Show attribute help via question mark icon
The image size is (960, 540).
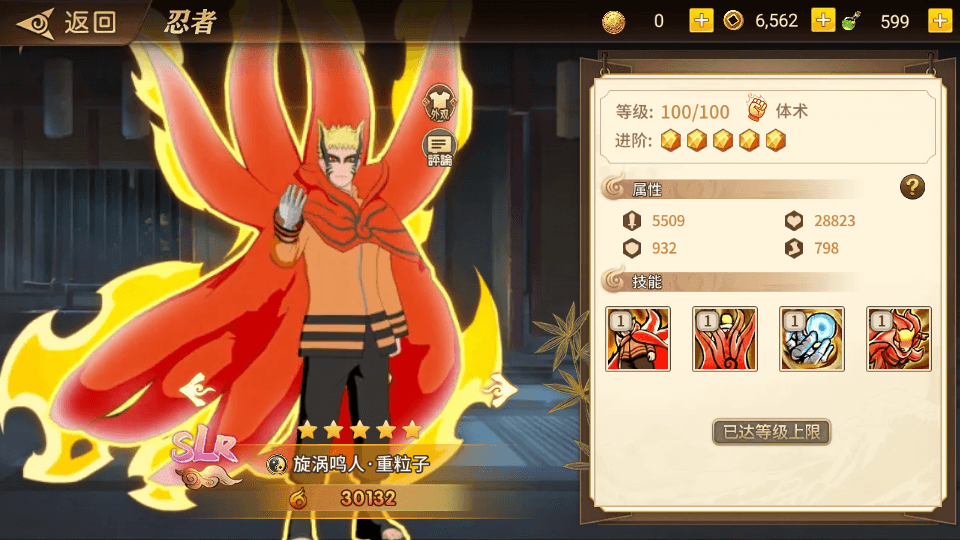[x=911, y=186]
